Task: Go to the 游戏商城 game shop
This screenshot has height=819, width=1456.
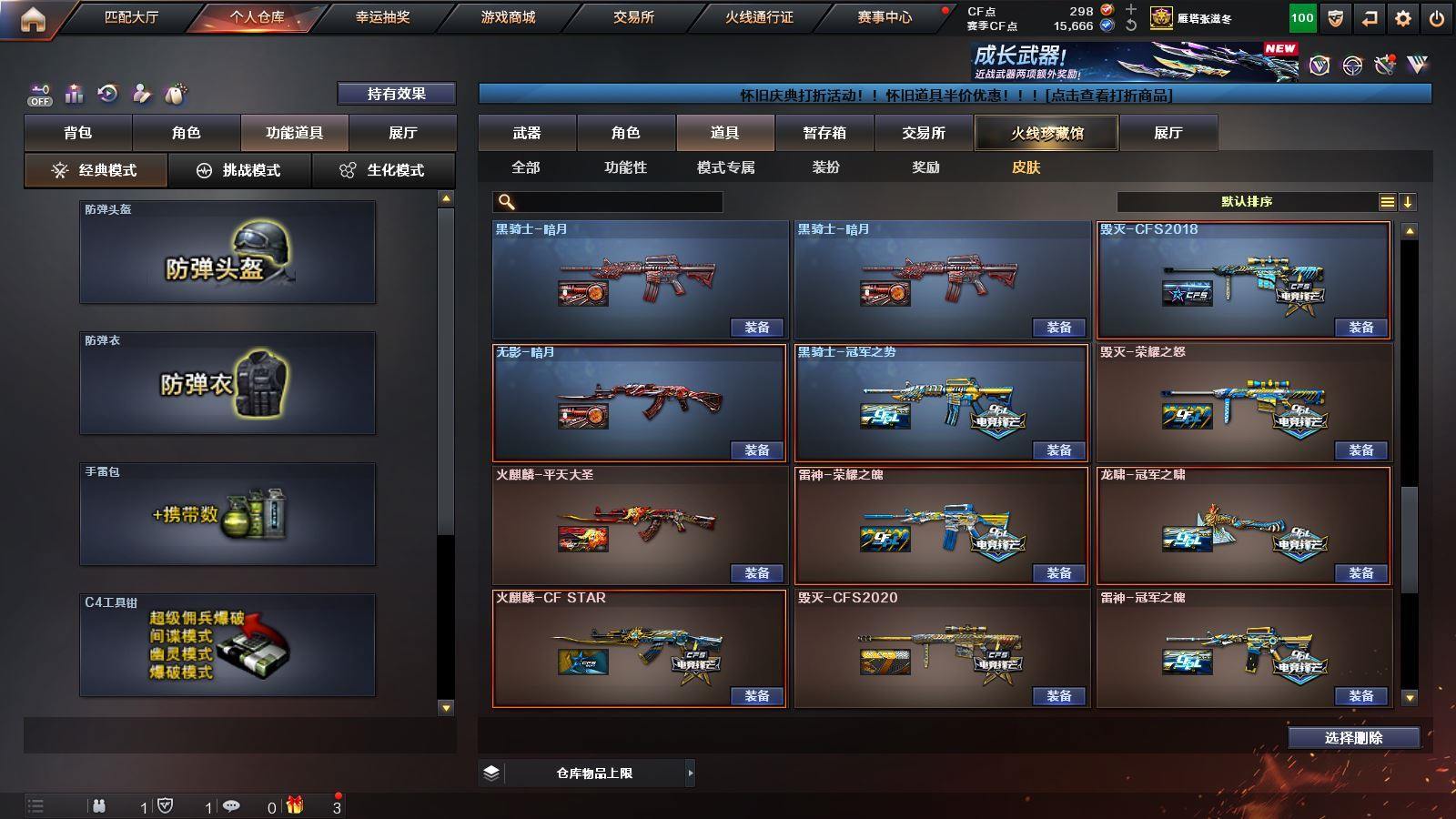Action: click(x=508, y=17)
